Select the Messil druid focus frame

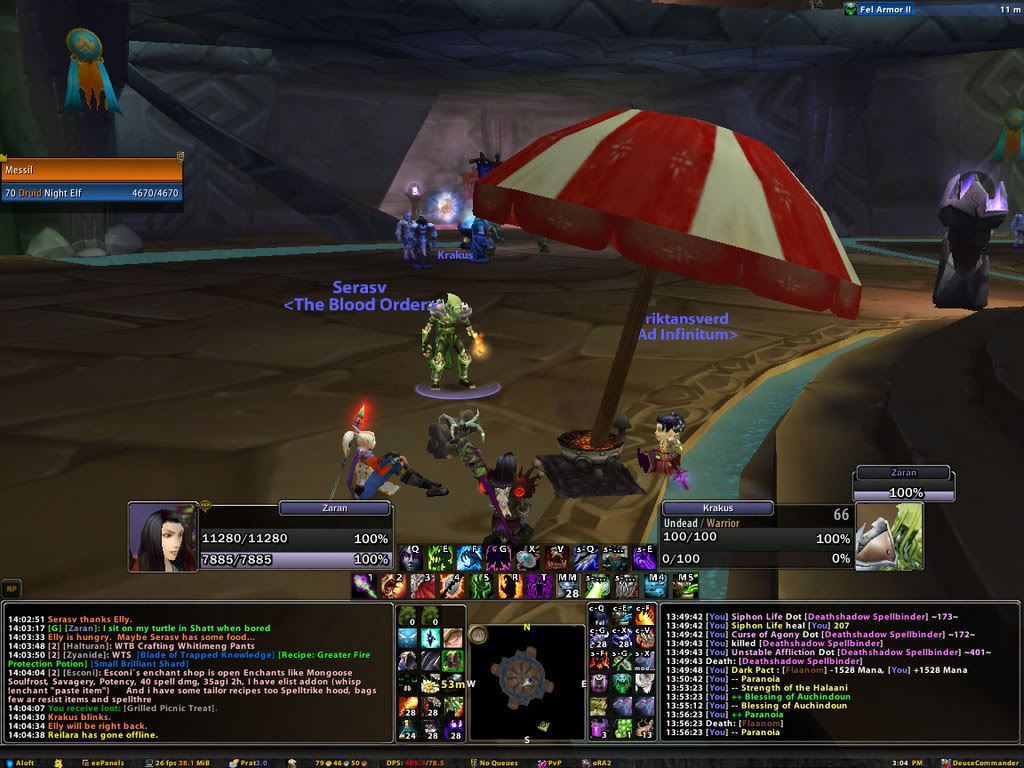click(91, 181)
